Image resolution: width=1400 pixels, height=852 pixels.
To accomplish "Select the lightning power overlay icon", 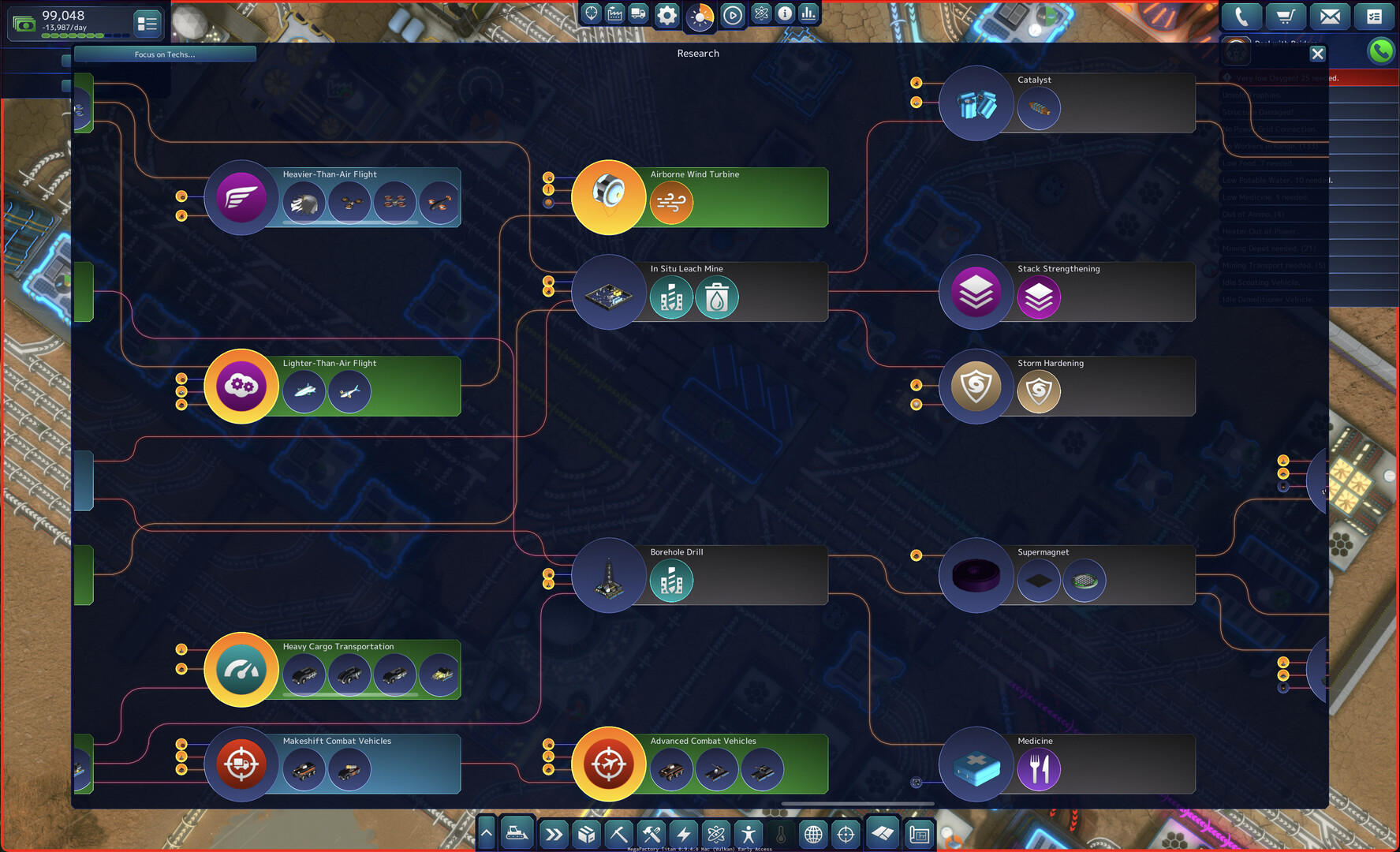I will [683, 833].
